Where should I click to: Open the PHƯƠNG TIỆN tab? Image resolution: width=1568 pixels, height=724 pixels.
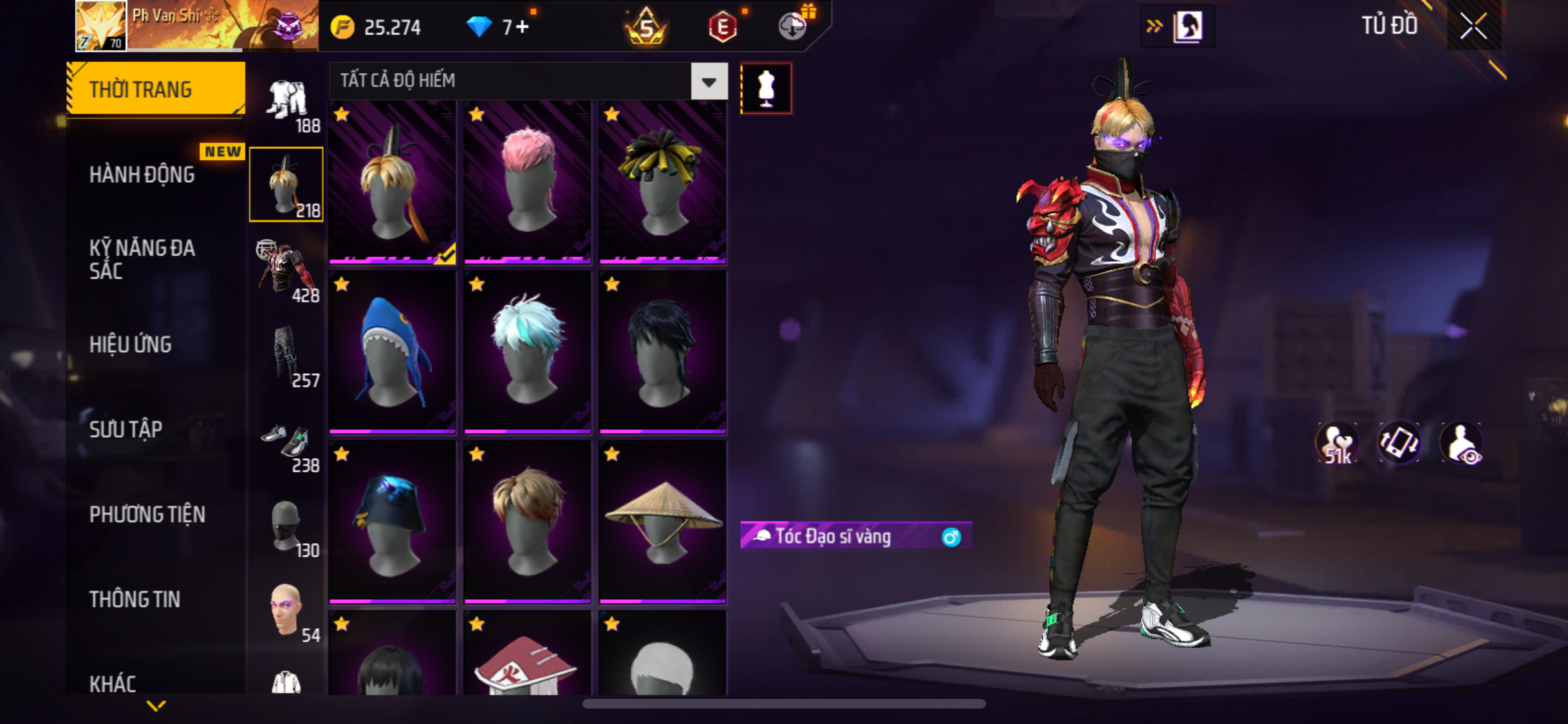coord(147,514)
